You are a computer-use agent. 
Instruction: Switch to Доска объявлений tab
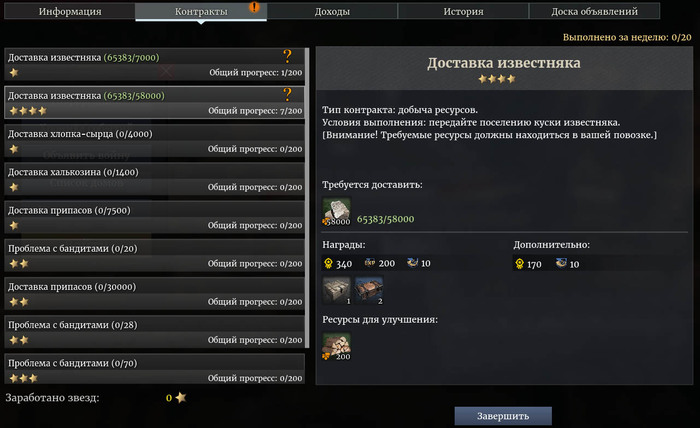(x=594, y=12)
